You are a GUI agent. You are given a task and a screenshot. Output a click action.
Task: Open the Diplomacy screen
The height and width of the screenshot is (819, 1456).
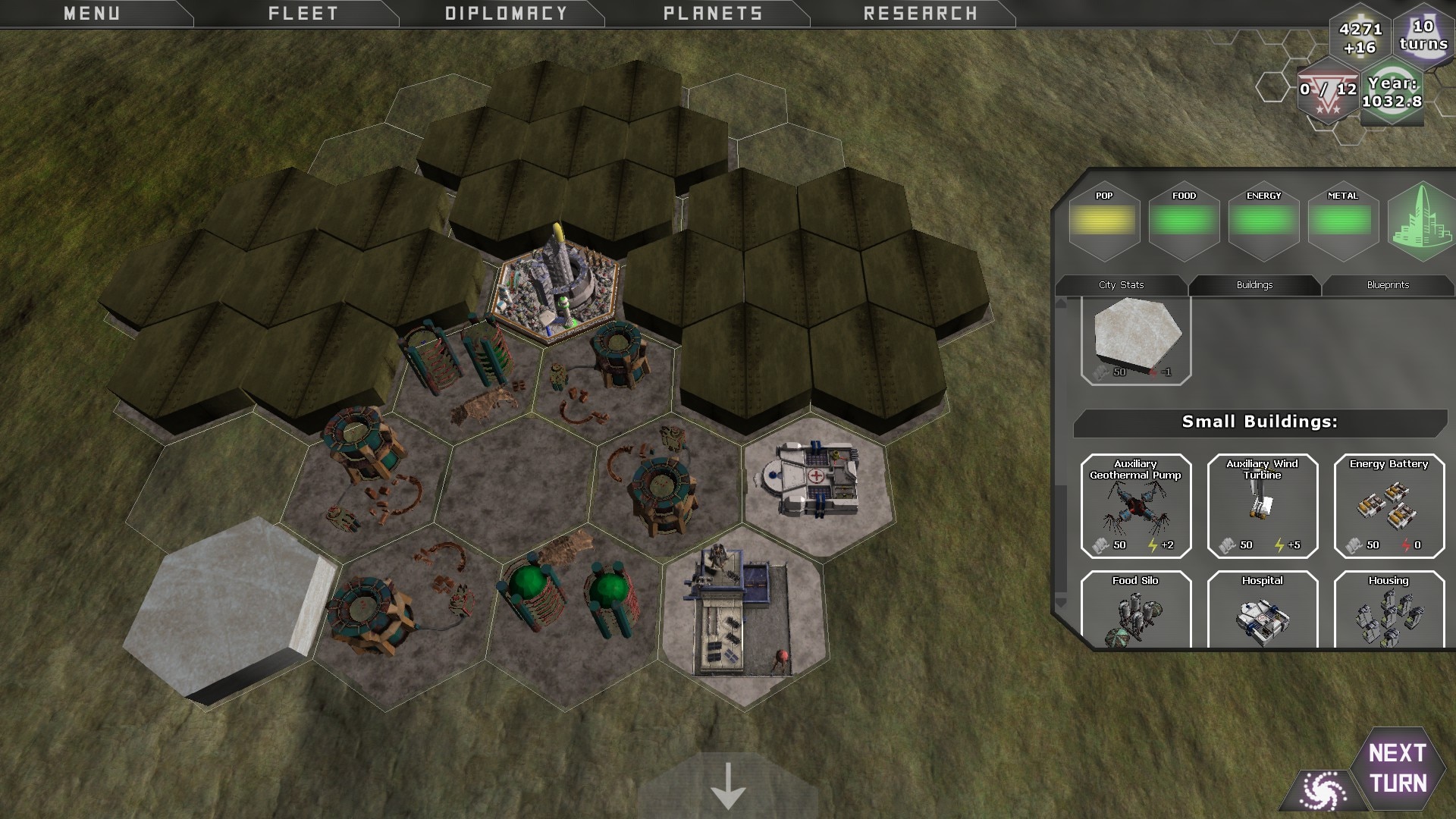(x=506, y=14)
